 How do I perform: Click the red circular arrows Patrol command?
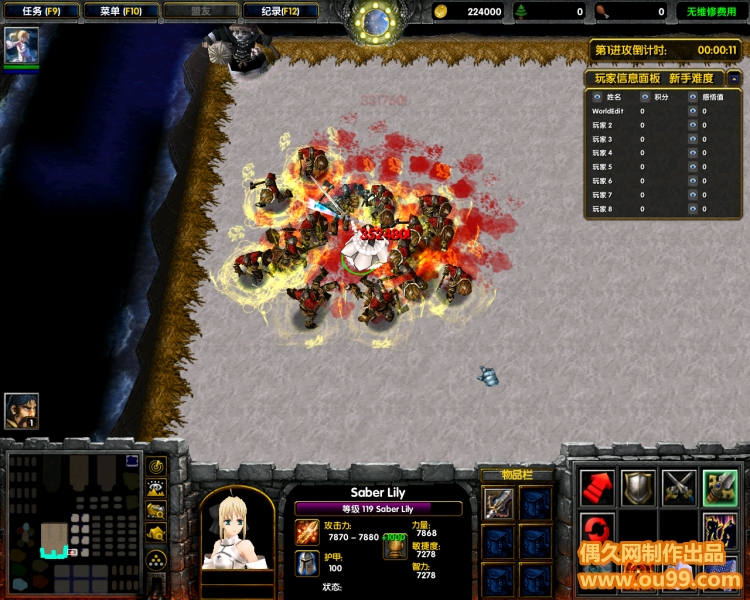[597, 528]
